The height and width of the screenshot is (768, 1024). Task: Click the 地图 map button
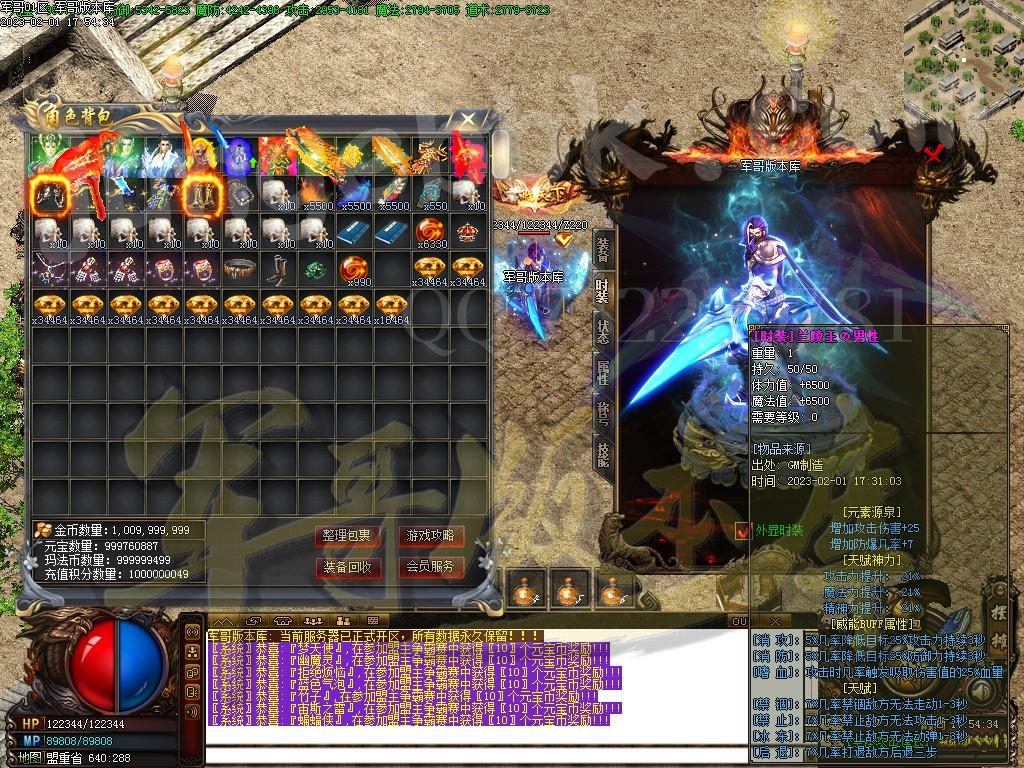click(28, 757)
